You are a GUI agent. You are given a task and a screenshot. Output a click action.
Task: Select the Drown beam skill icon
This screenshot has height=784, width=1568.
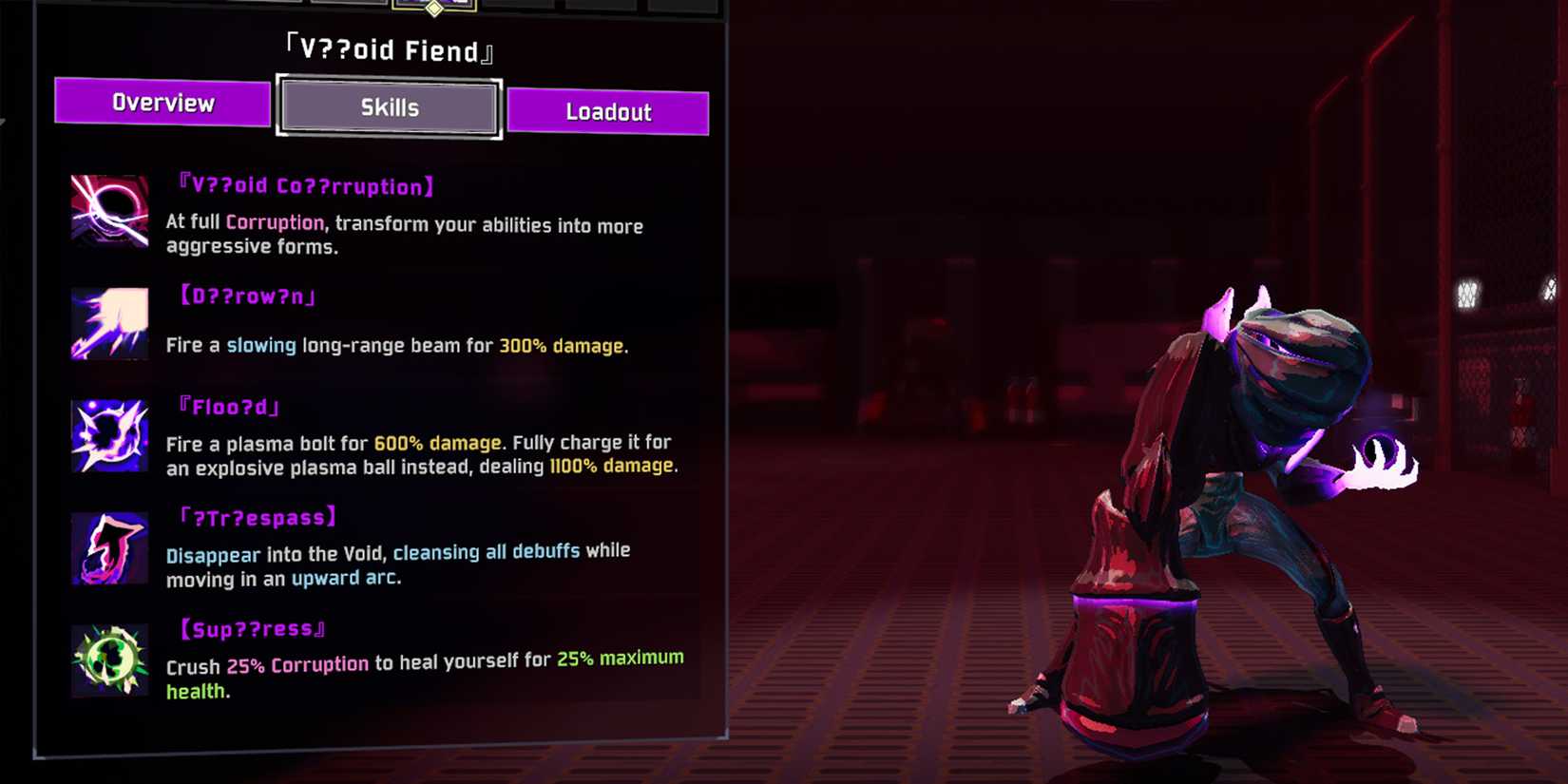[x=107, y=323]
